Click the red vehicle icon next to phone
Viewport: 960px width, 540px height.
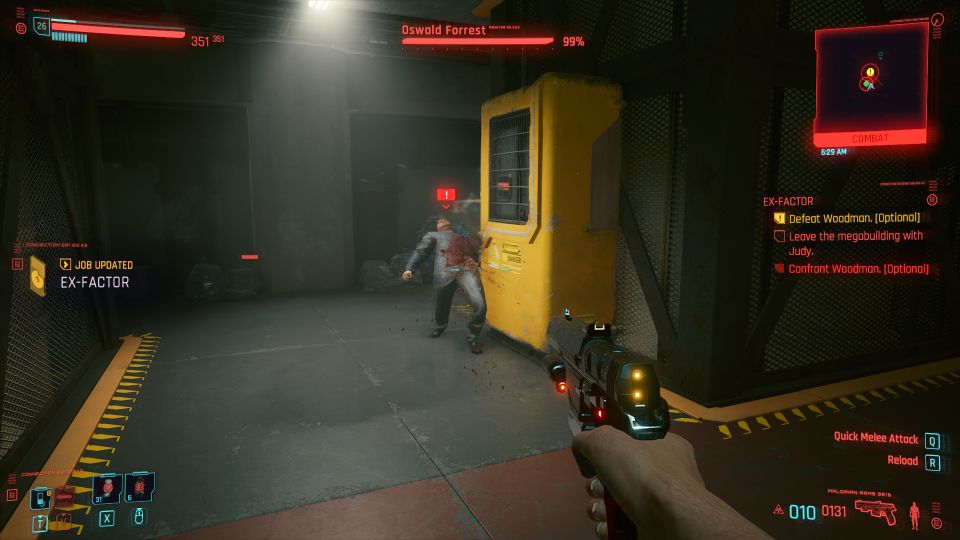[64, 495]
